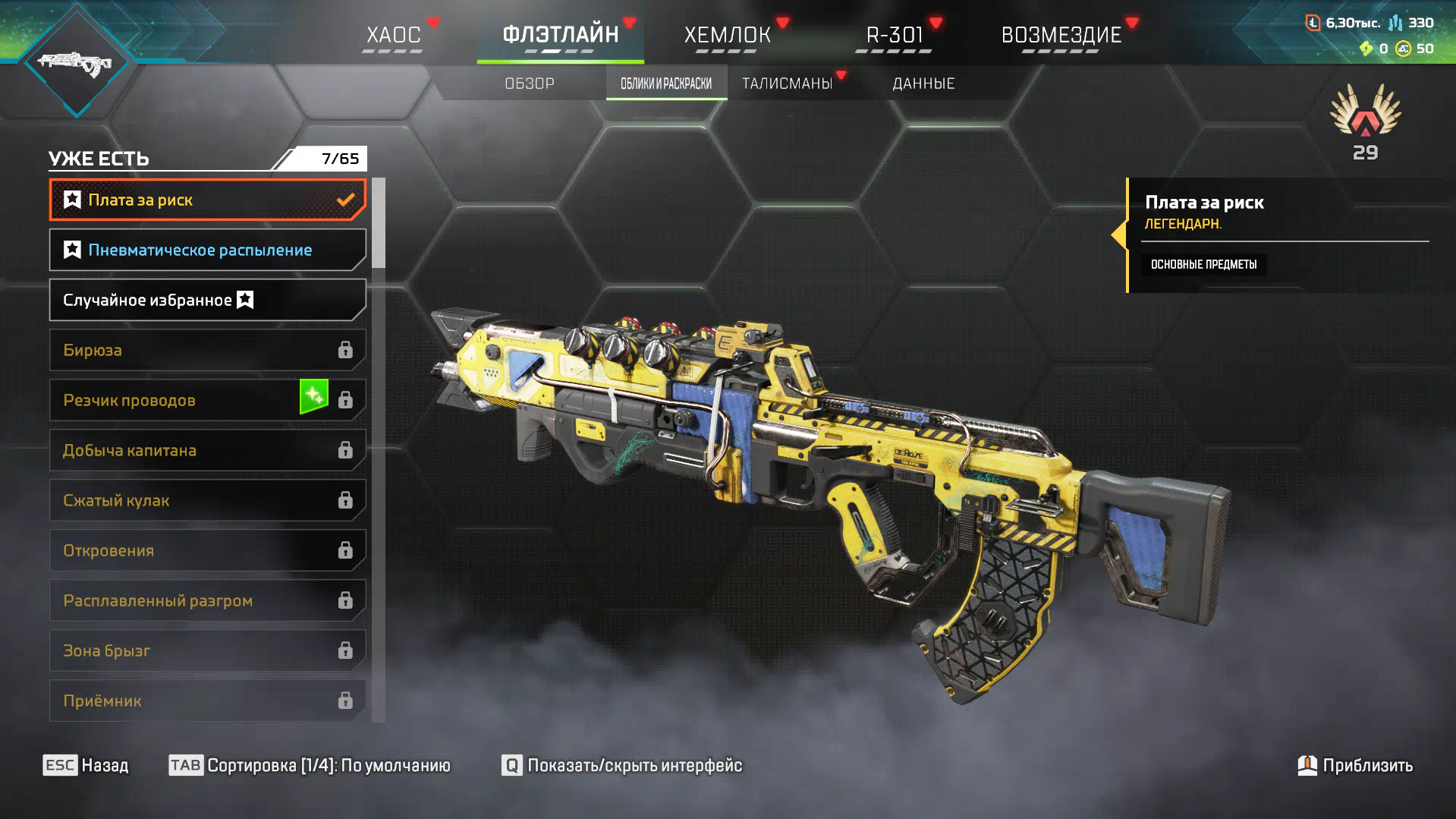Switch to the ХАОС weapon tab
Viewport: 1456px width, 819px height.
pos(393,35)
